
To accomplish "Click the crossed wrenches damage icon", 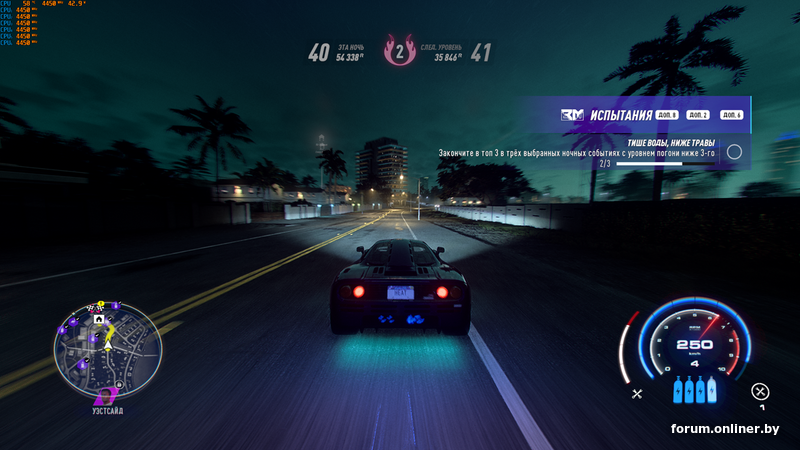I will (x=637, y=394).
